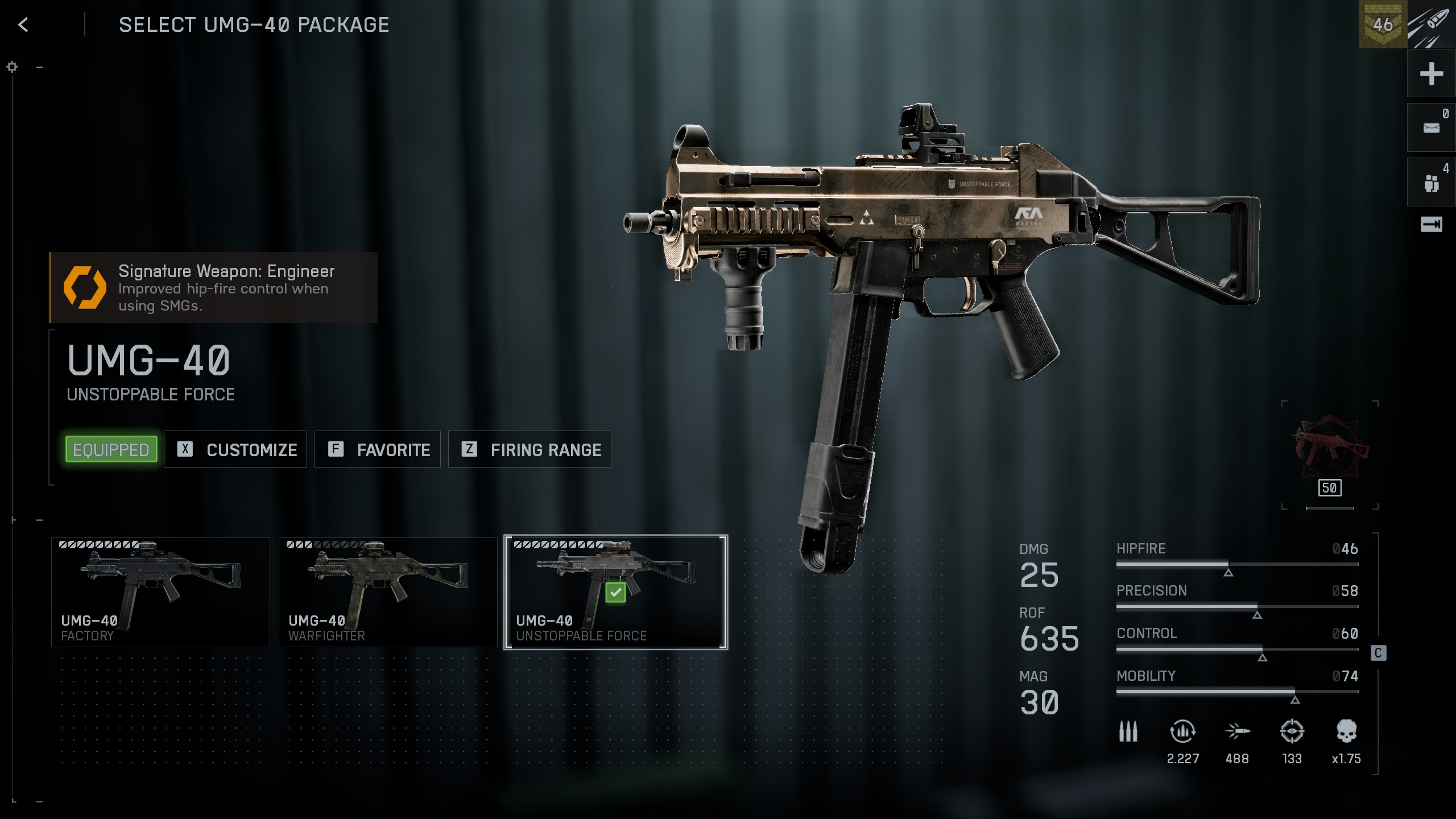This screenshot has height=819, width=1456.
Task: Launch the Firing Range
Action: [x=530, y=449]
